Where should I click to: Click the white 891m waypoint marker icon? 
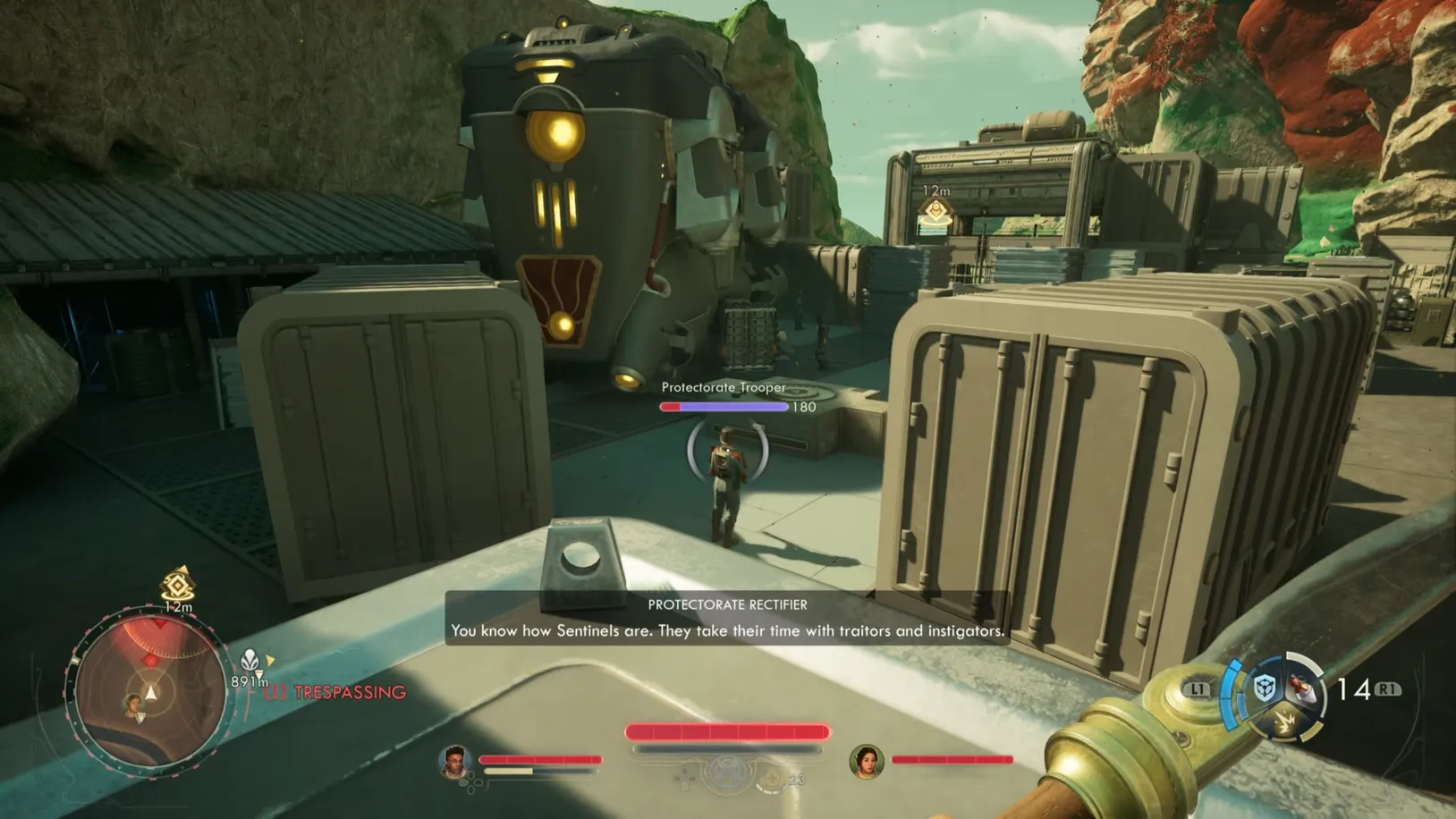coord(250,662)
